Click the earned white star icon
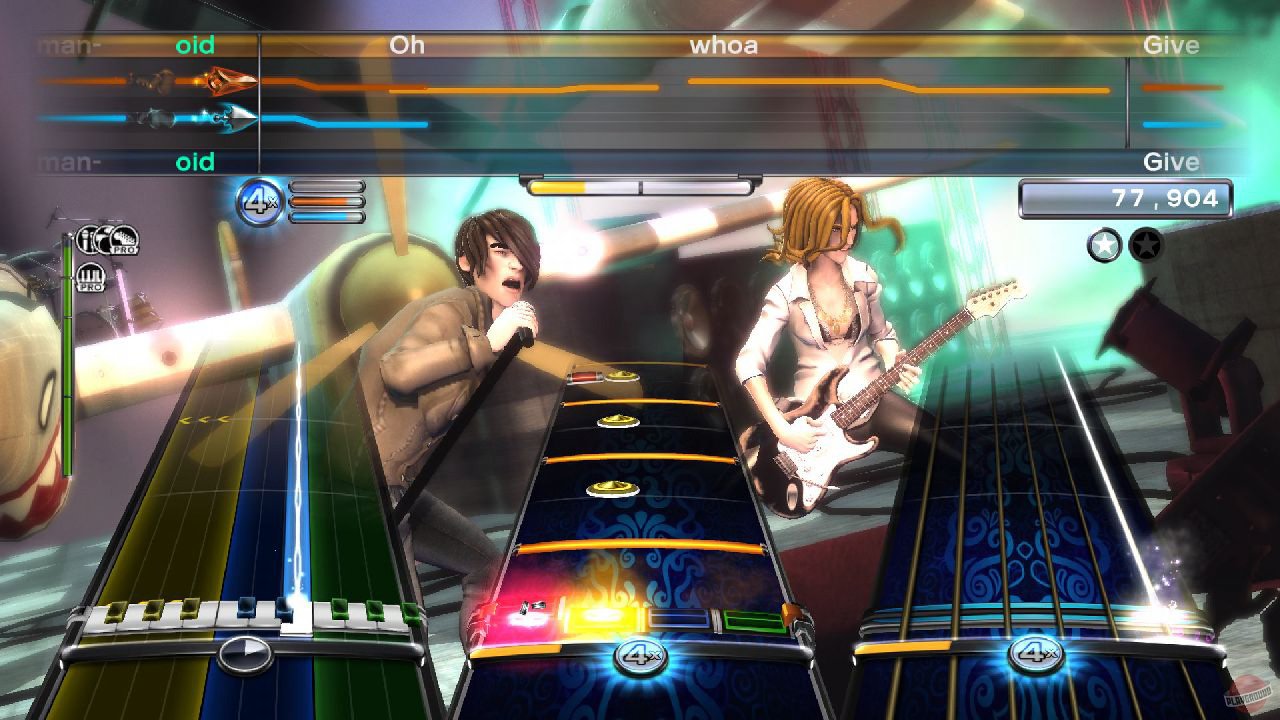 pyautogui.click(x=1102, y=246)
